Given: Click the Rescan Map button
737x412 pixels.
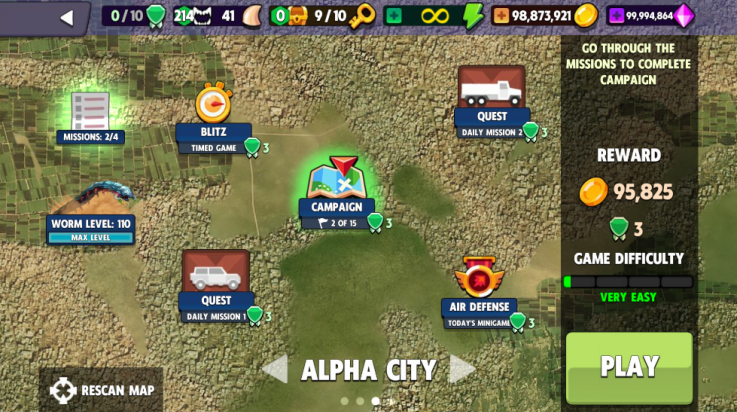Looking at the screenshot, I should [102, 390].
